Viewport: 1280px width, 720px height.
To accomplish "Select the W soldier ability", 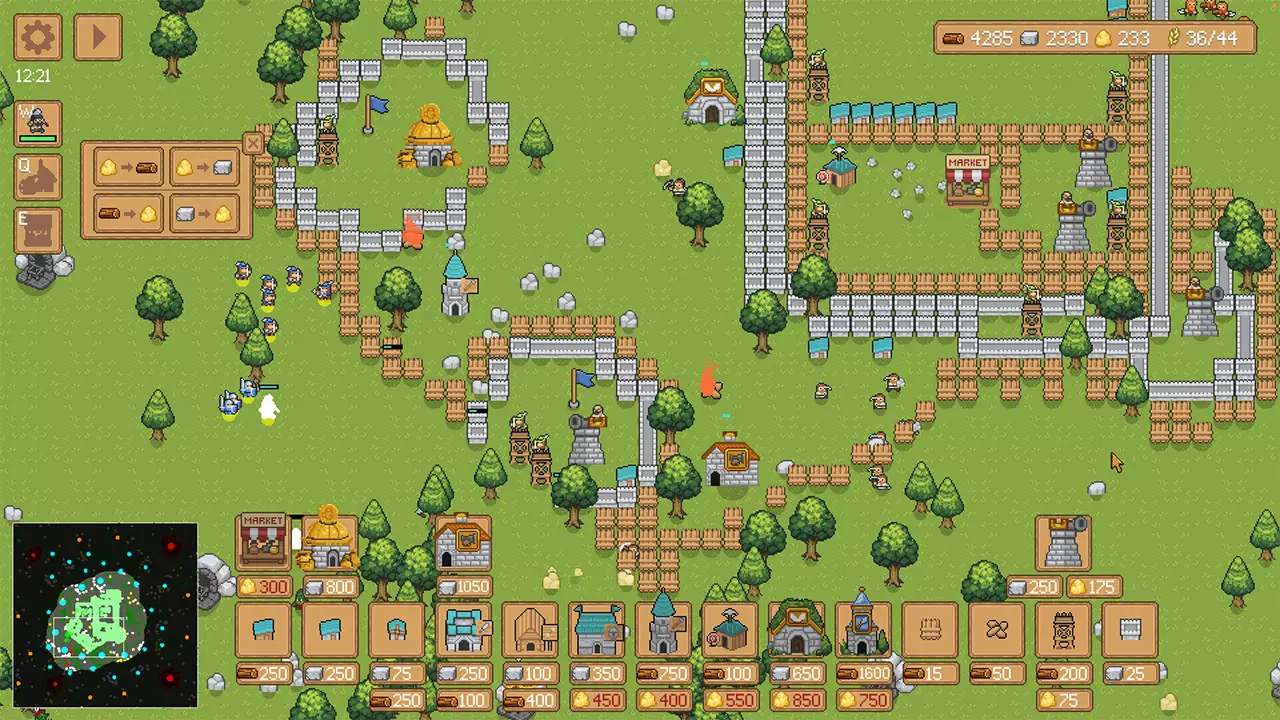I will [37, 124].
